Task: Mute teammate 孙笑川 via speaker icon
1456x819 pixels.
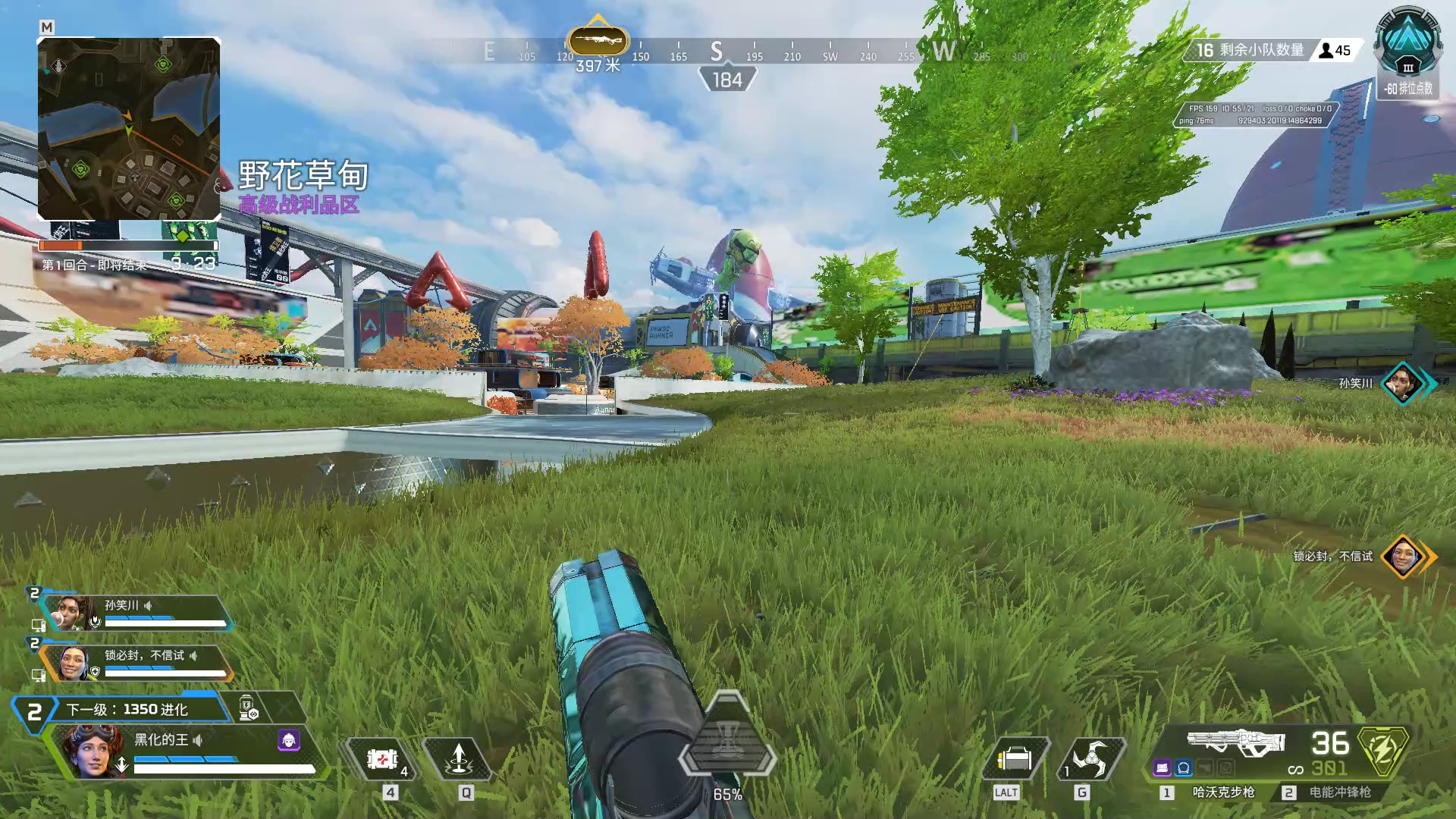Action: 149,606
